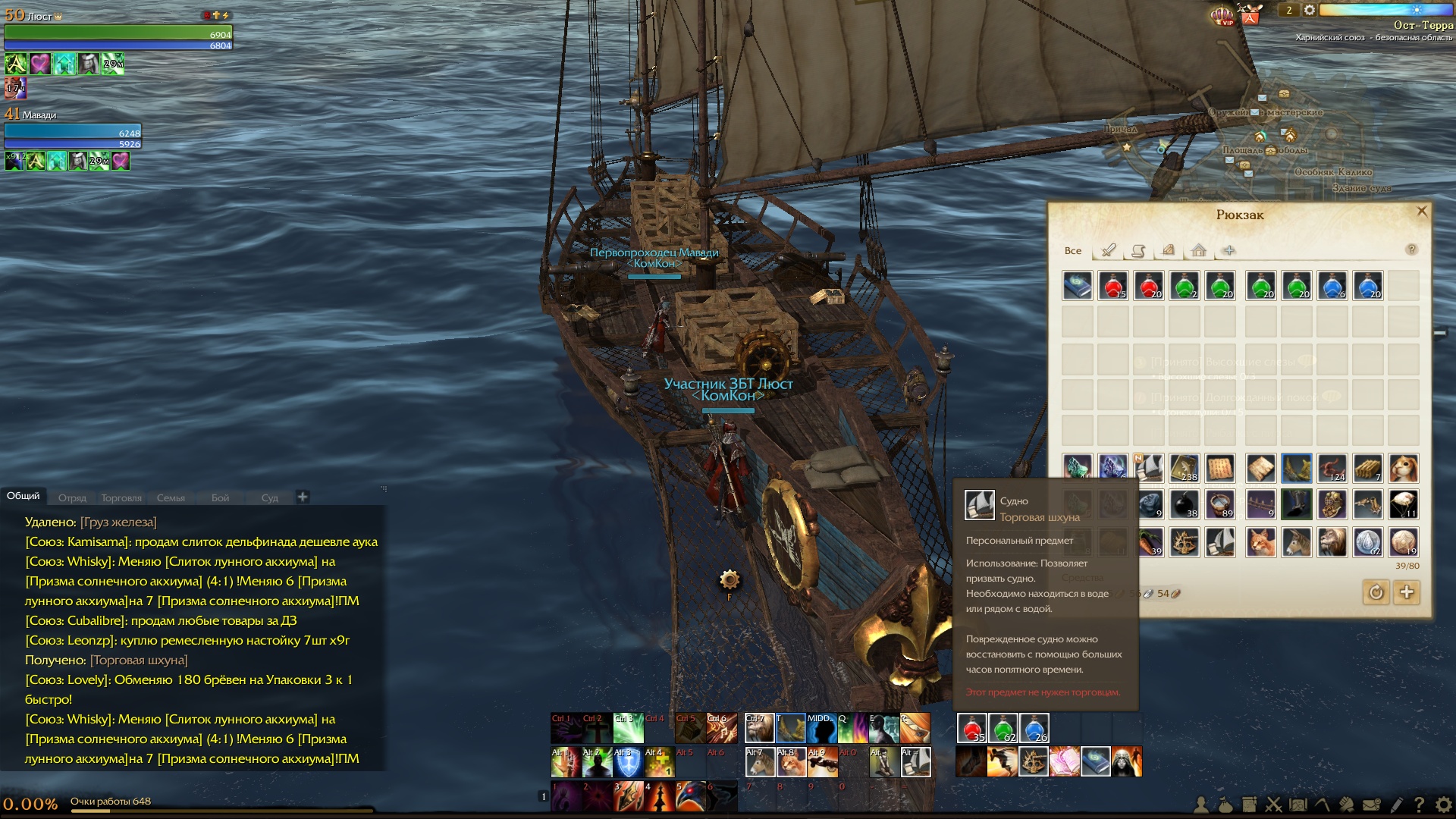The height and width of the screenshot is (819, 1456).
Task: Use the red potion on the quick bar
Action: click(x=972, y=728)
